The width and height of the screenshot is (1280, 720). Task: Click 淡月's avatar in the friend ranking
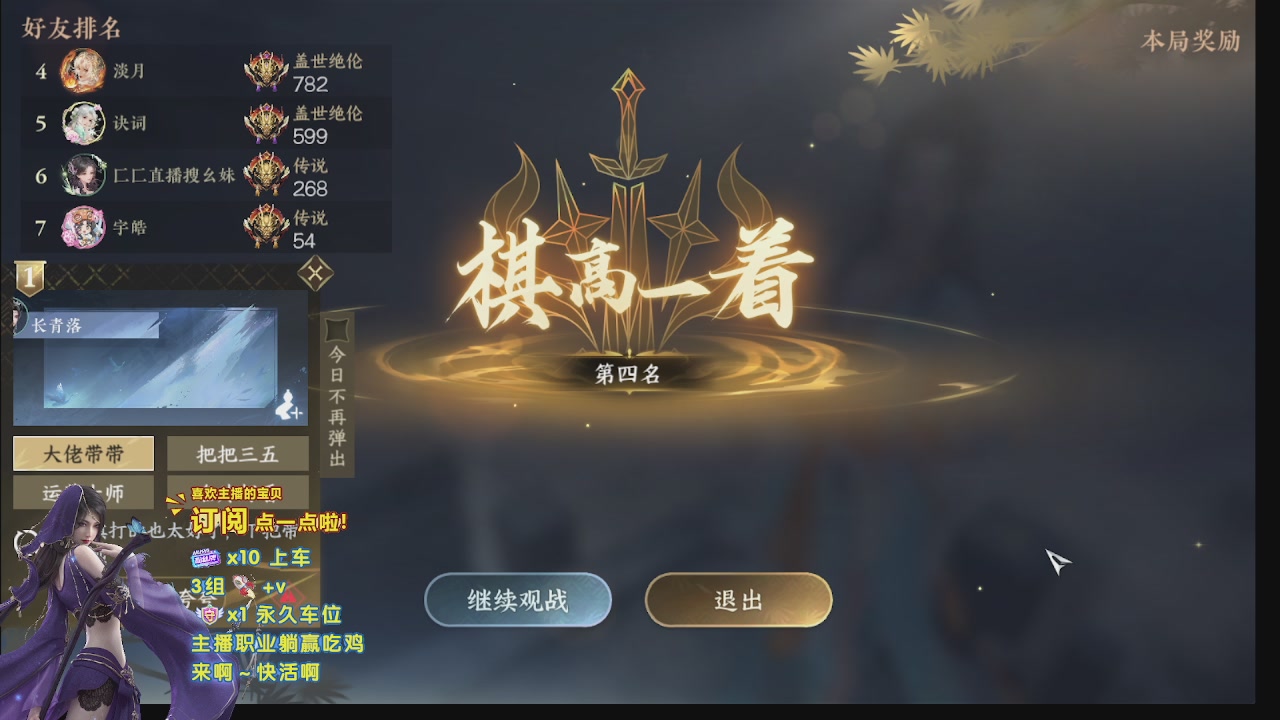[x=83, y=72]
